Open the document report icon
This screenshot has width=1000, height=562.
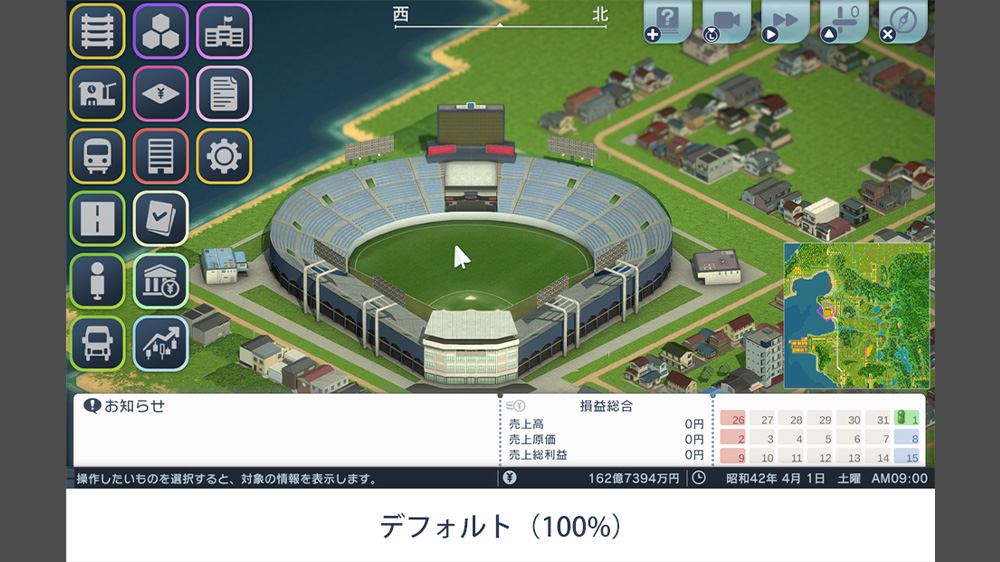coord(224,94)
